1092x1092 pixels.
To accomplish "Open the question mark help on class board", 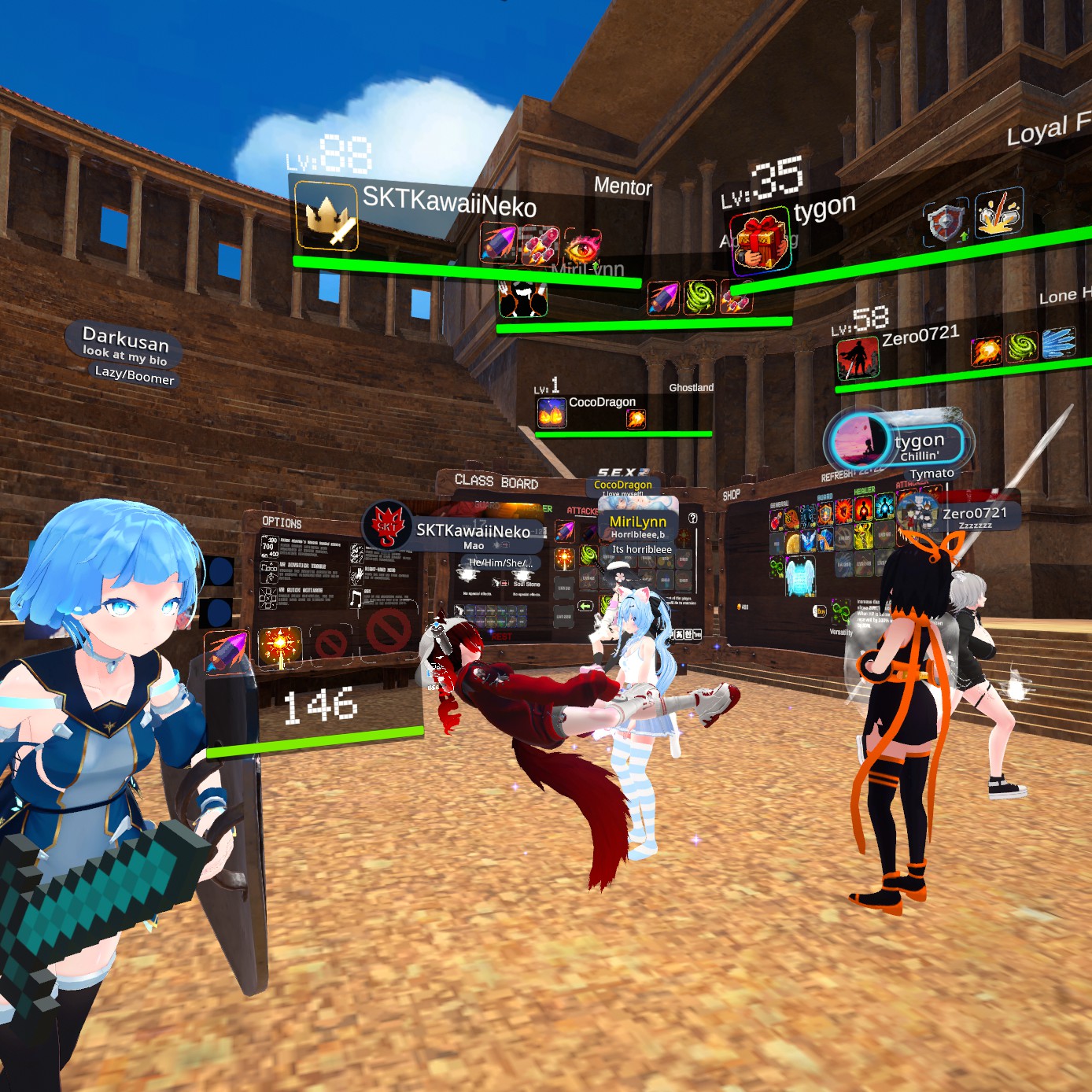I will point(692,518).
